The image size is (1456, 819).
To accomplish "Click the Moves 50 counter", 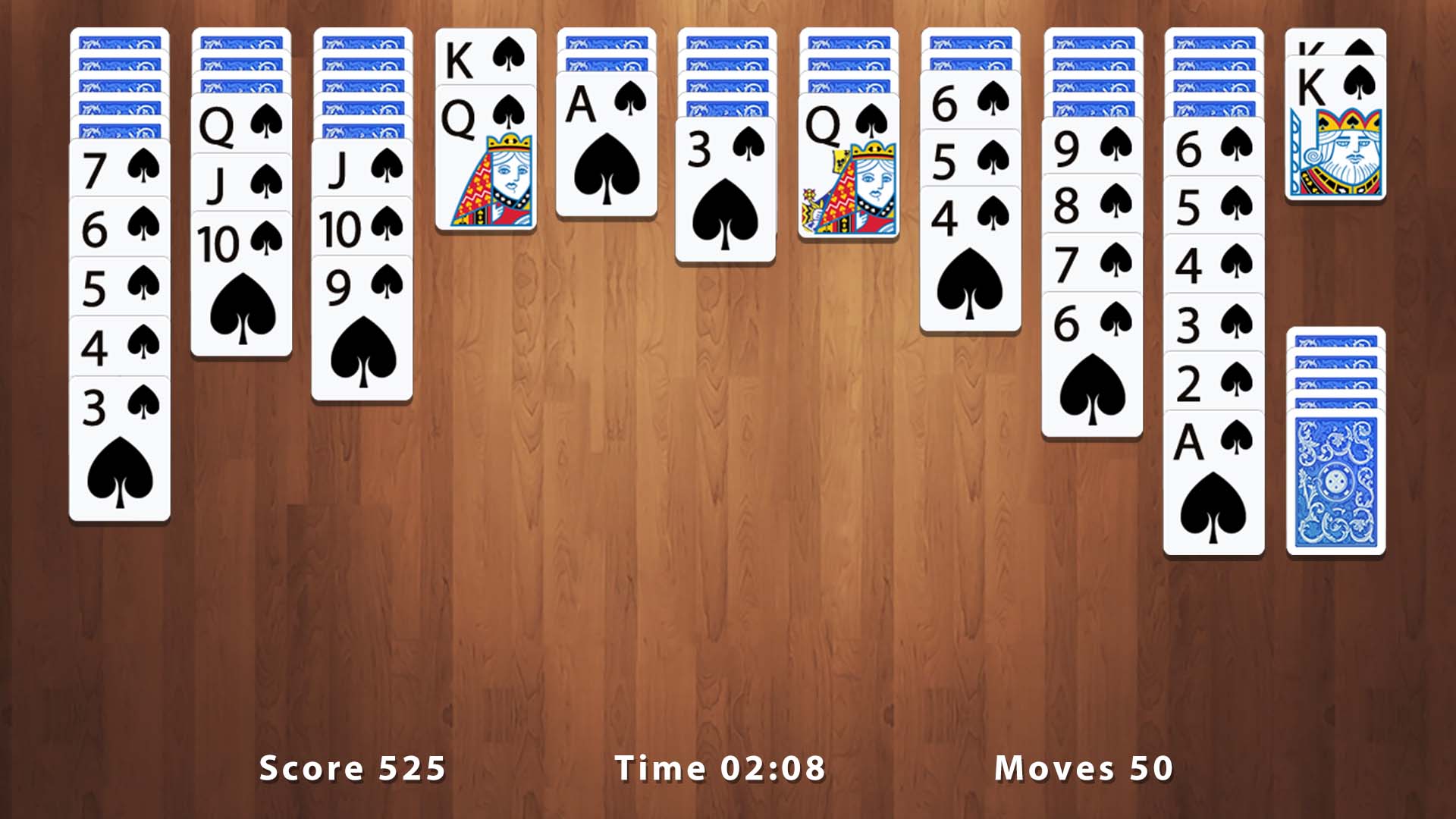I will pos(1084,768).
